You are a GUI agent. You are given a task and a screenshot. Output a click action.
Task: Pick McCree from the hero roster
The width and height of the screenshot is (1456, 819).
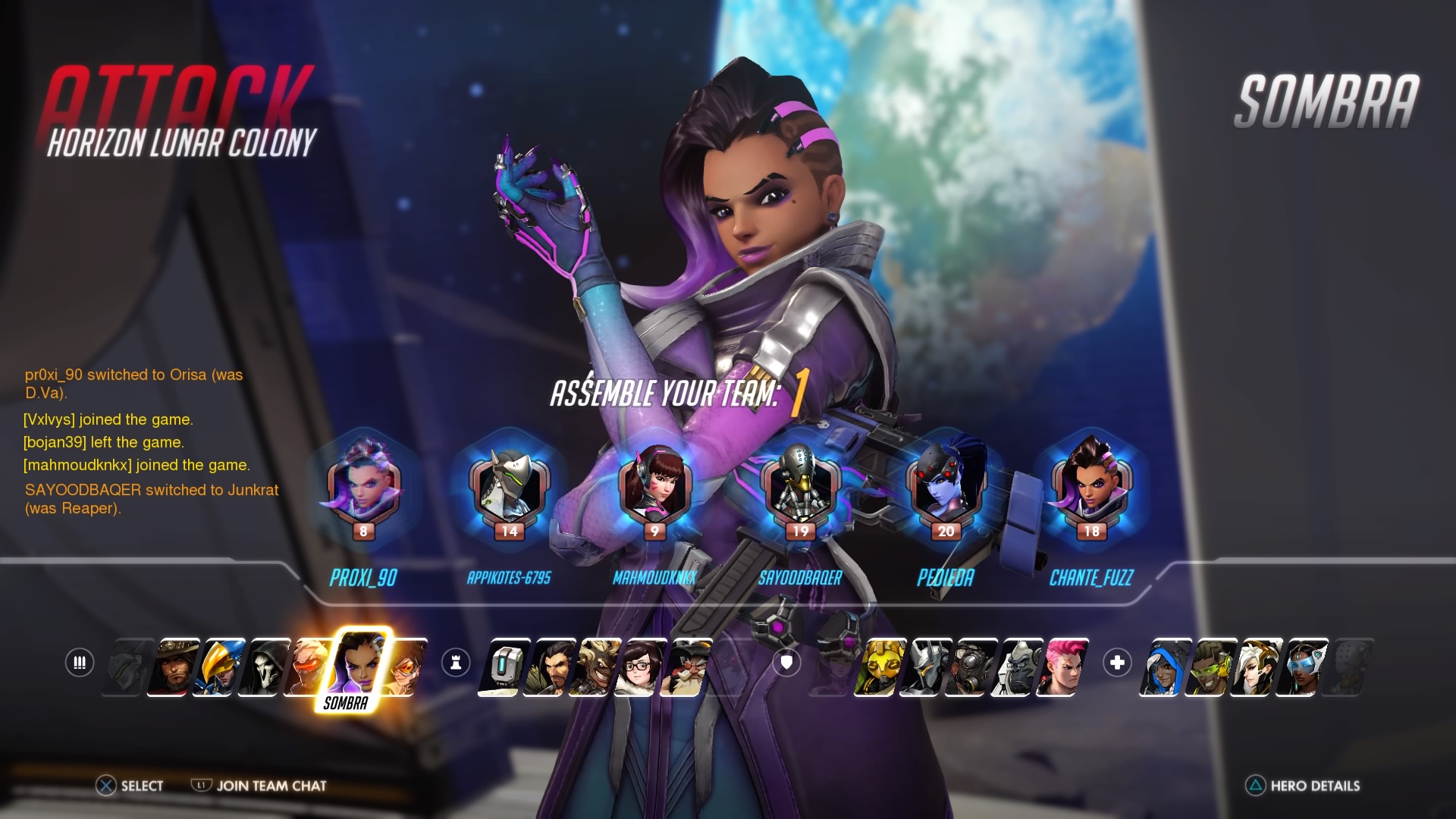[176, 667]
